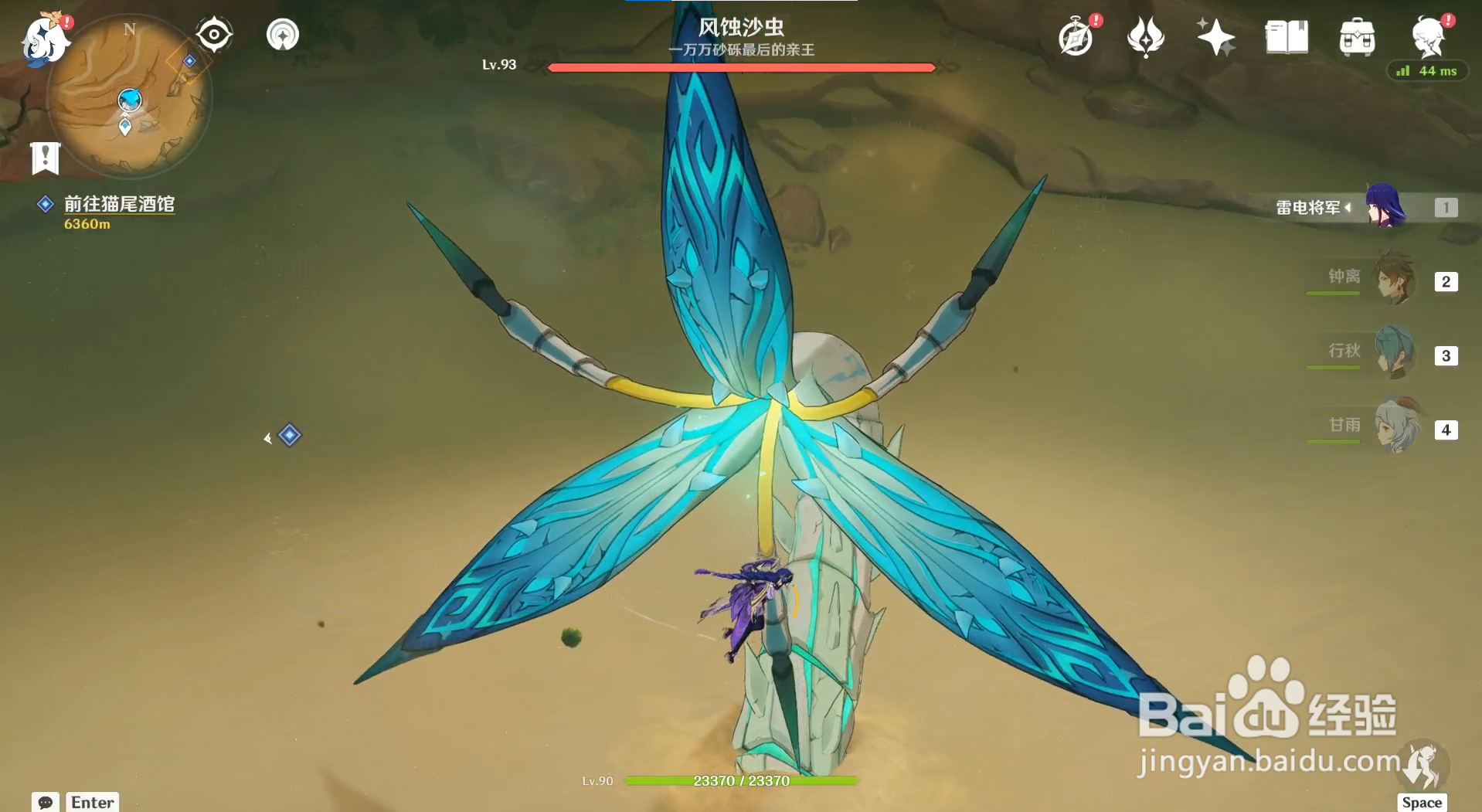Open the Wish star icon
This screenshot has height=812, width=1482.
(1215, 36)
